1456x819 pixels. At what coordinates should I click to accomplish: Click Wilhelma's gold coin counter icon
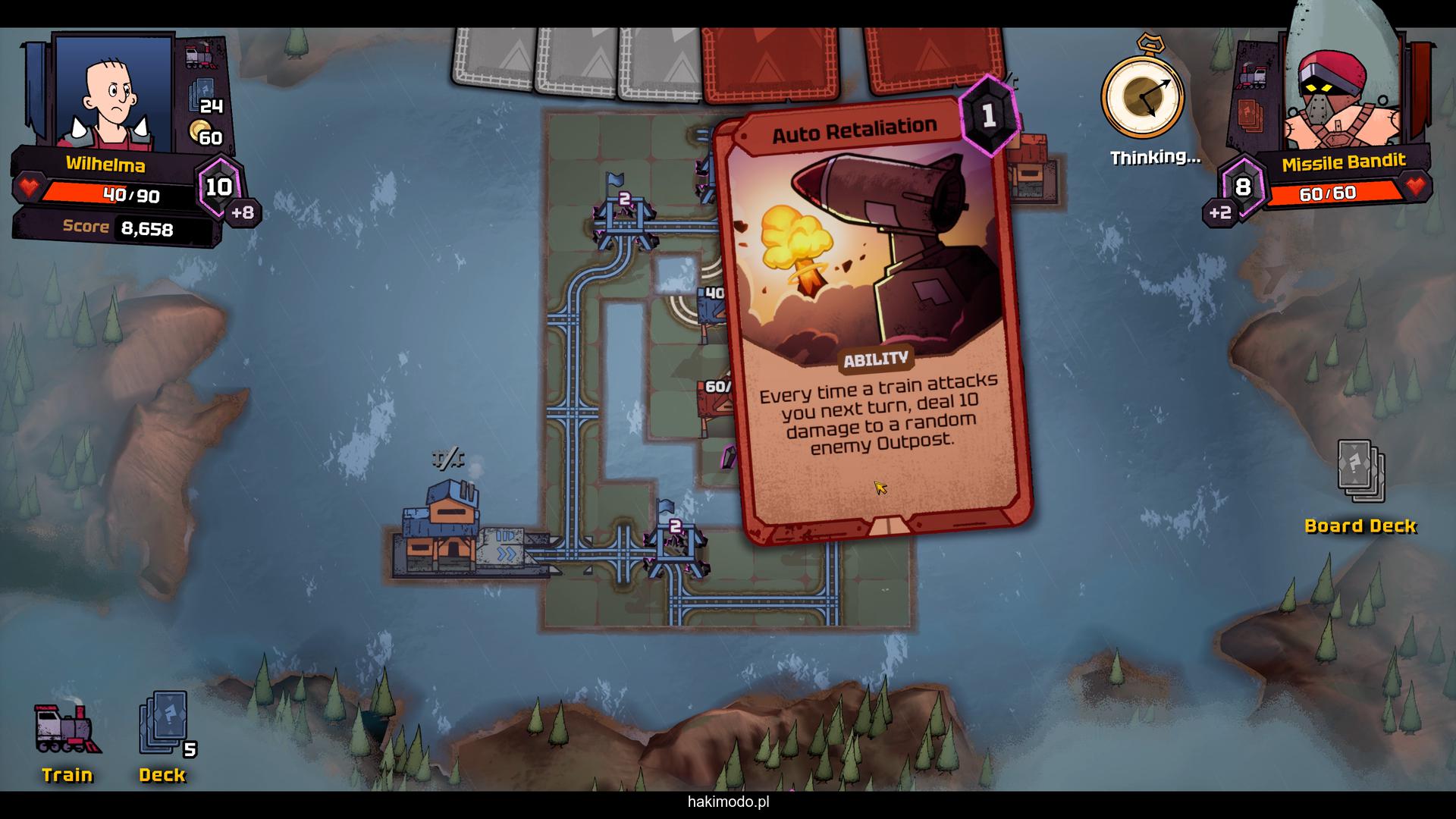[200, 130]
